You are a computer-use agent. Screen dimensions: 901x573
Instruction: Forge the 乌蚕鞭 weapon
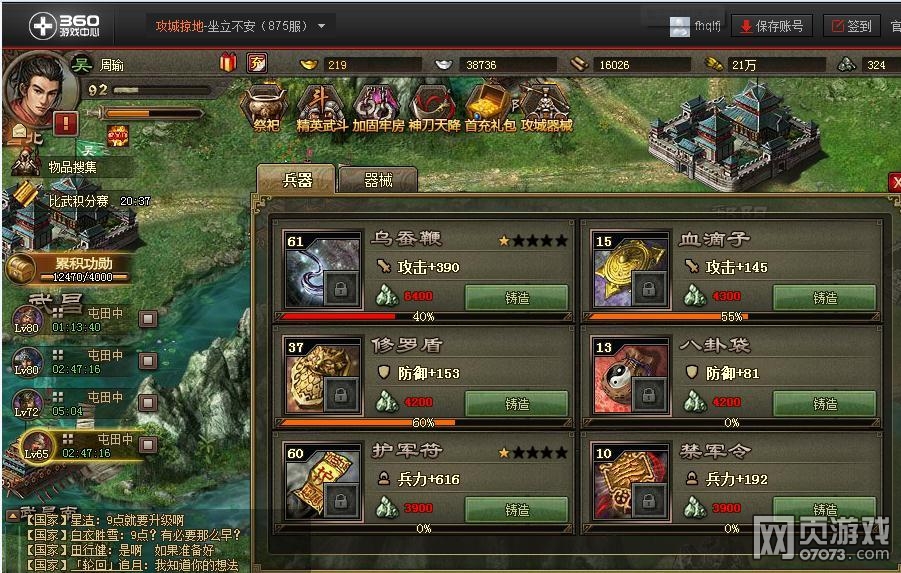point(517,298)
